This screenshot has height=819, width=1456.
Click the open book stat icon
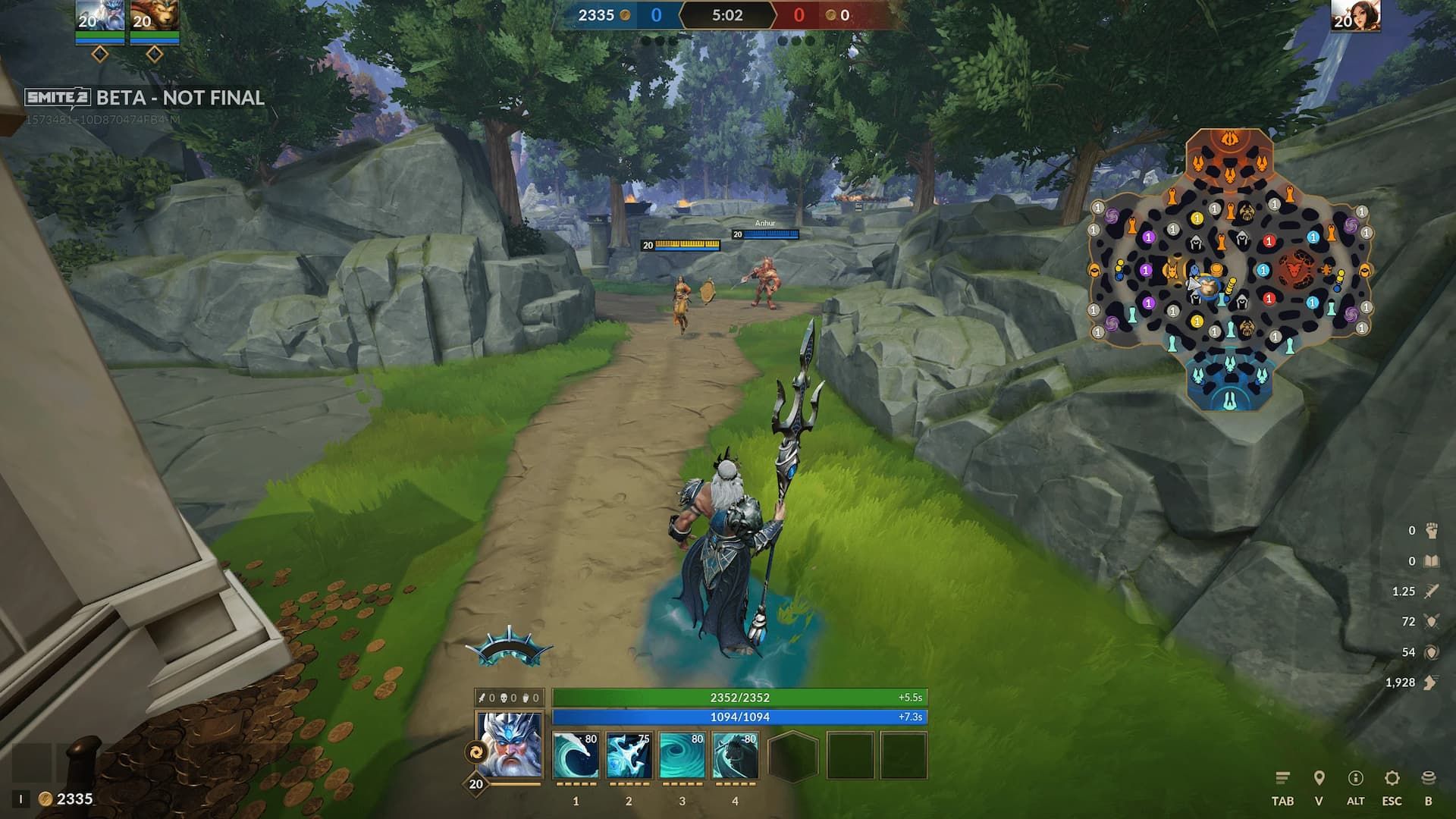coord(1431,560)
